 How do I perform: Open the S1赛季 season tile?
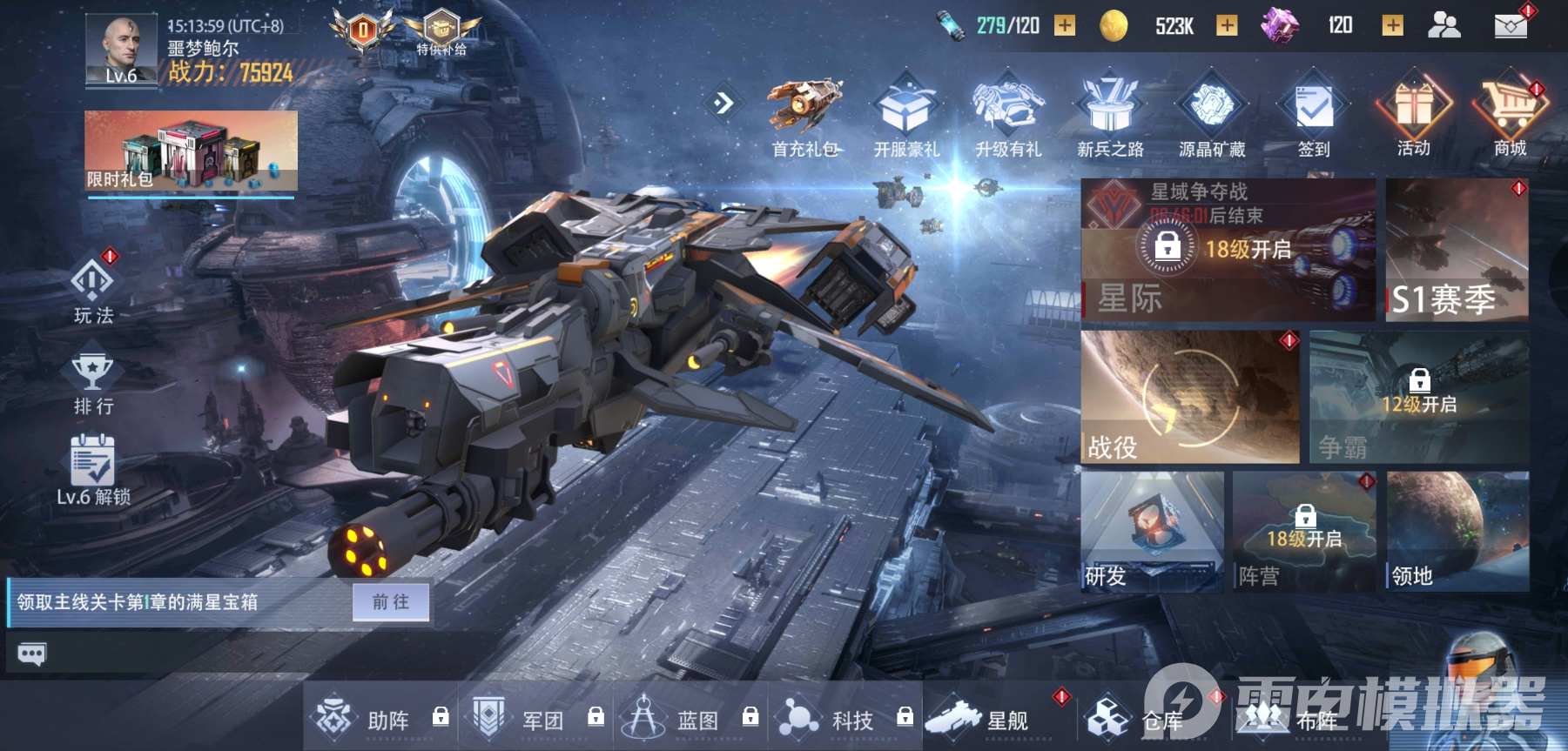(x=1457, y=250)
